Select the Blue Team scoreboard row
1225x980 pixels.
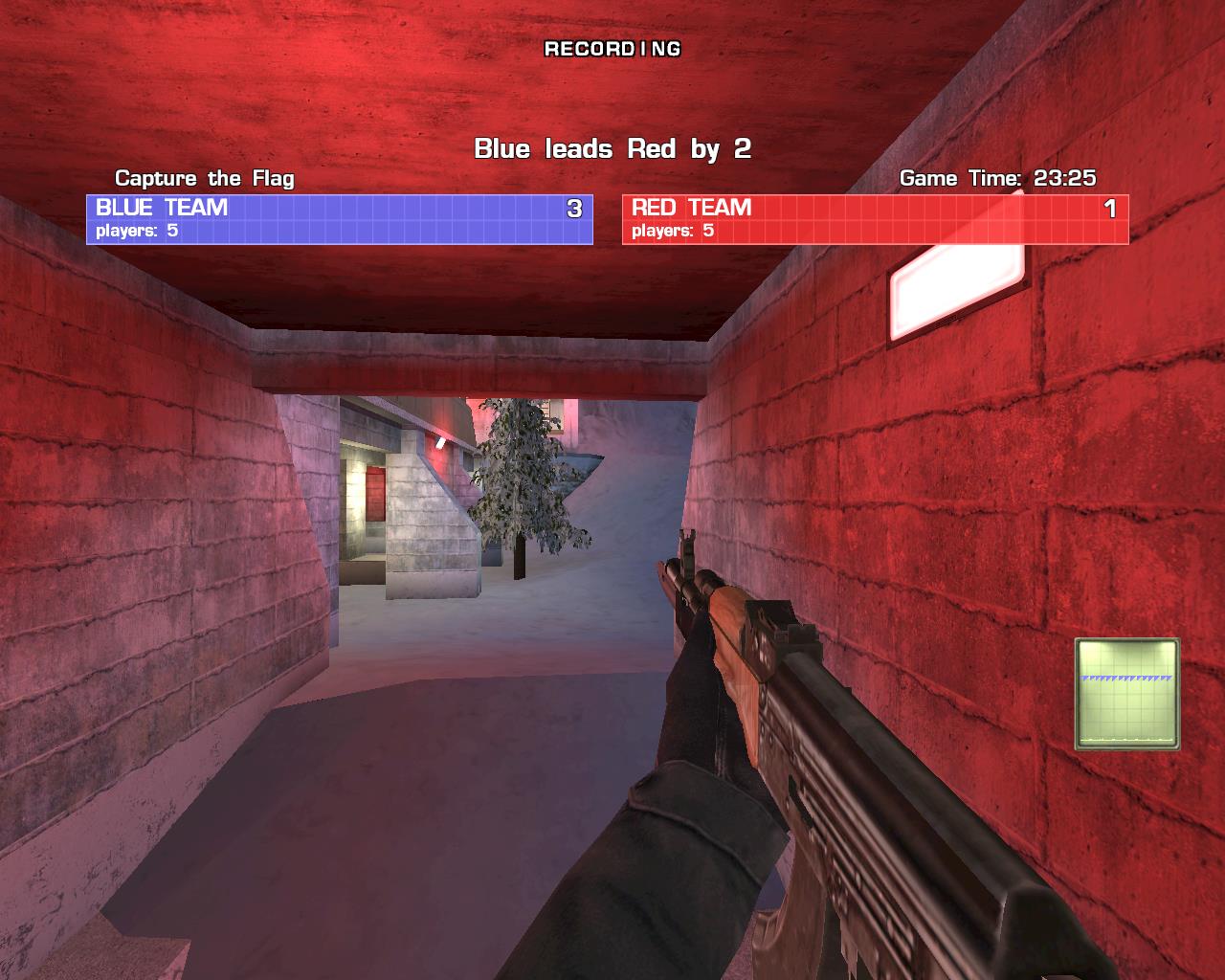340,219
